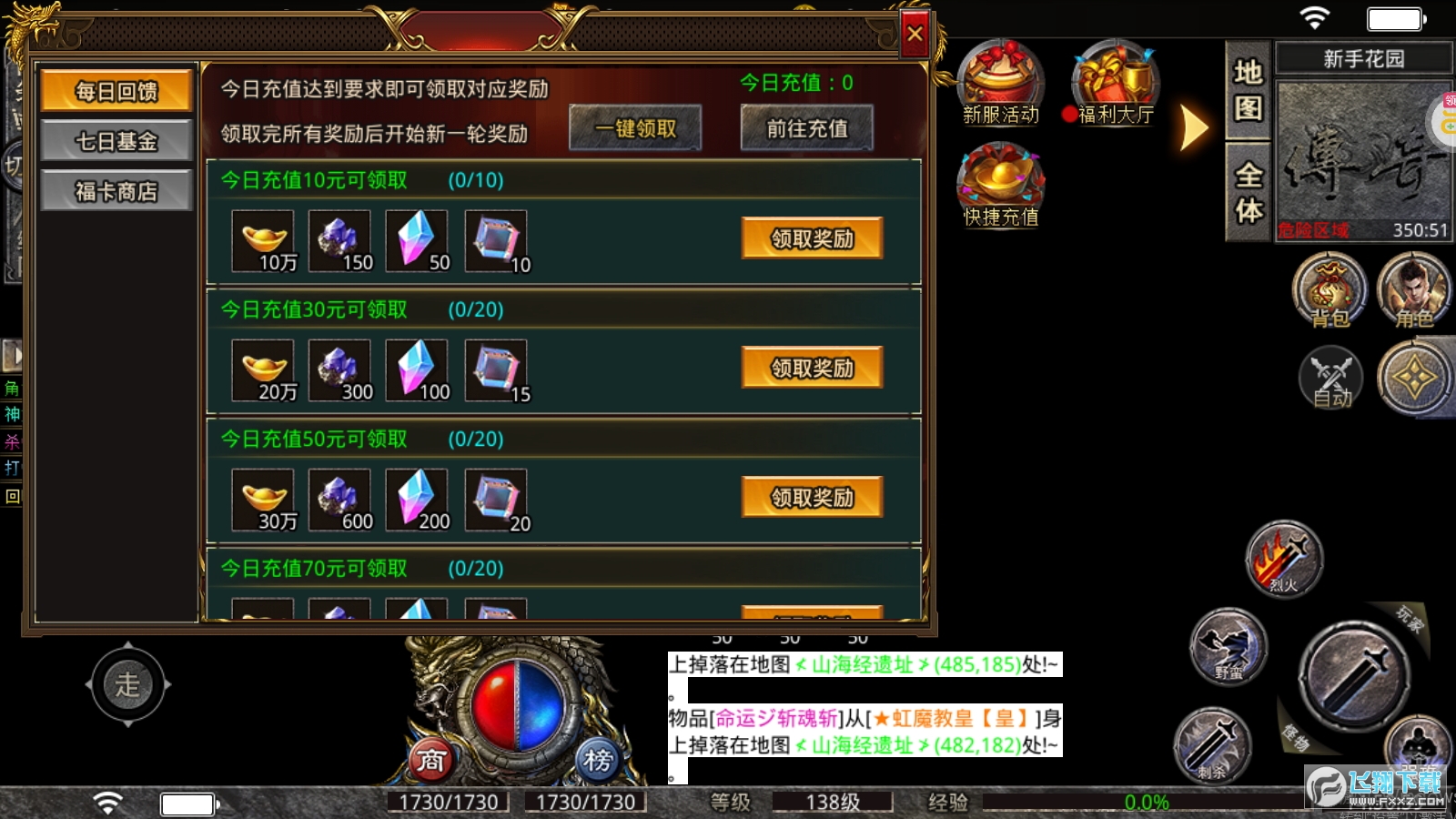Screen dimensions: 1456x819
Task: Click the 一键领取 claim-all button
Action: pyautogui.click(x=634, y=128)
